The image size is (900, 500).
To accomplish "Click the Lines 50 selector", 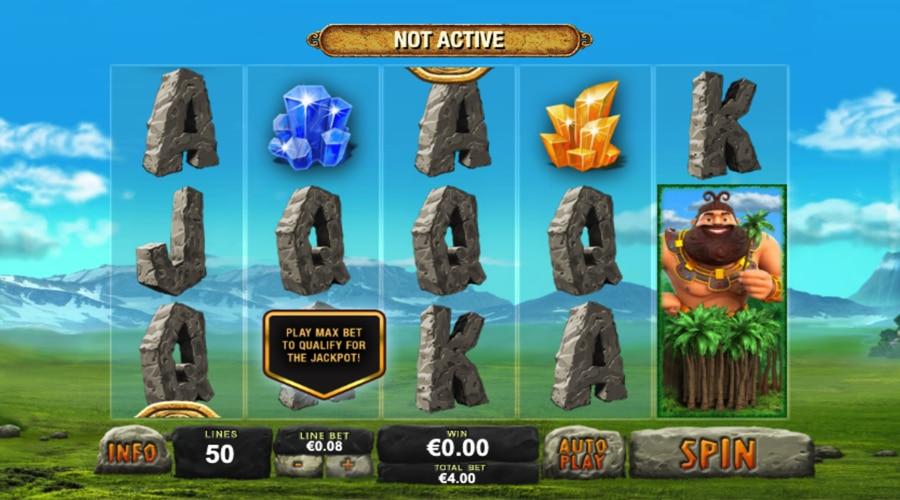I will (221, 453).
